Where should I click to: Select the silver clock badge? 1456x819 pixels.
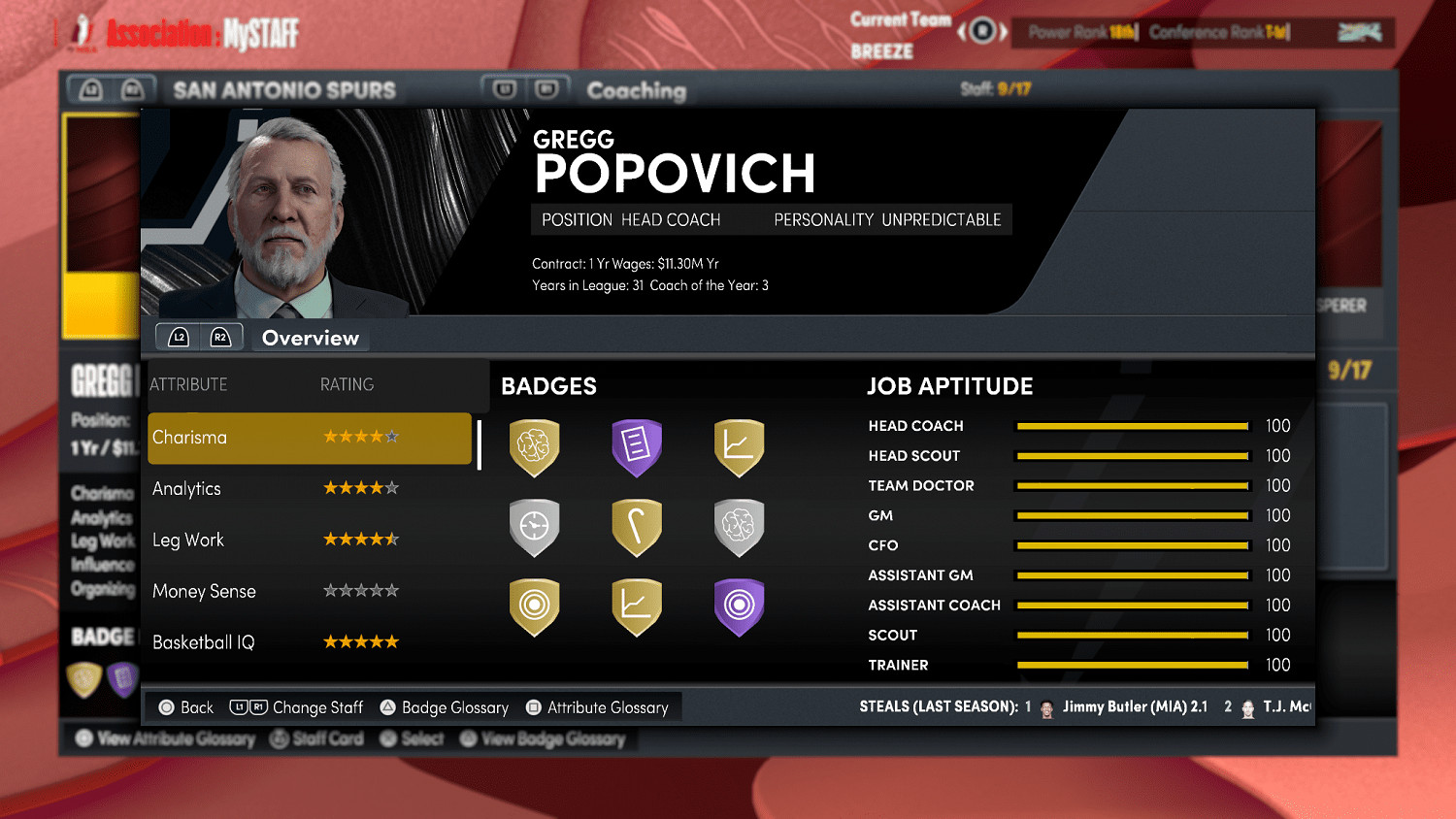click(x=535, y=527)
